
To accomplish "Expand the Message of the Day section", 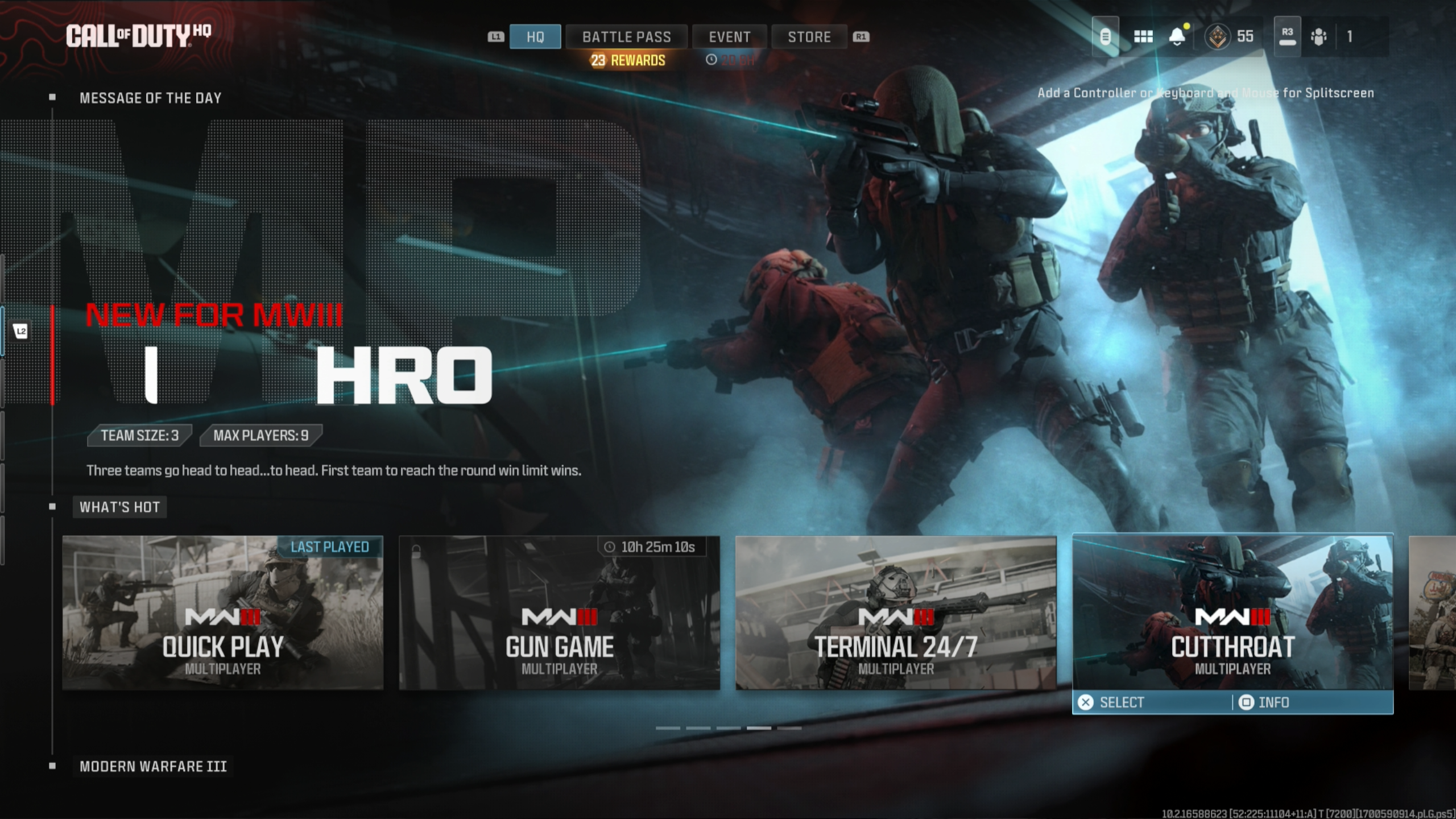I will tap(150, 98).
